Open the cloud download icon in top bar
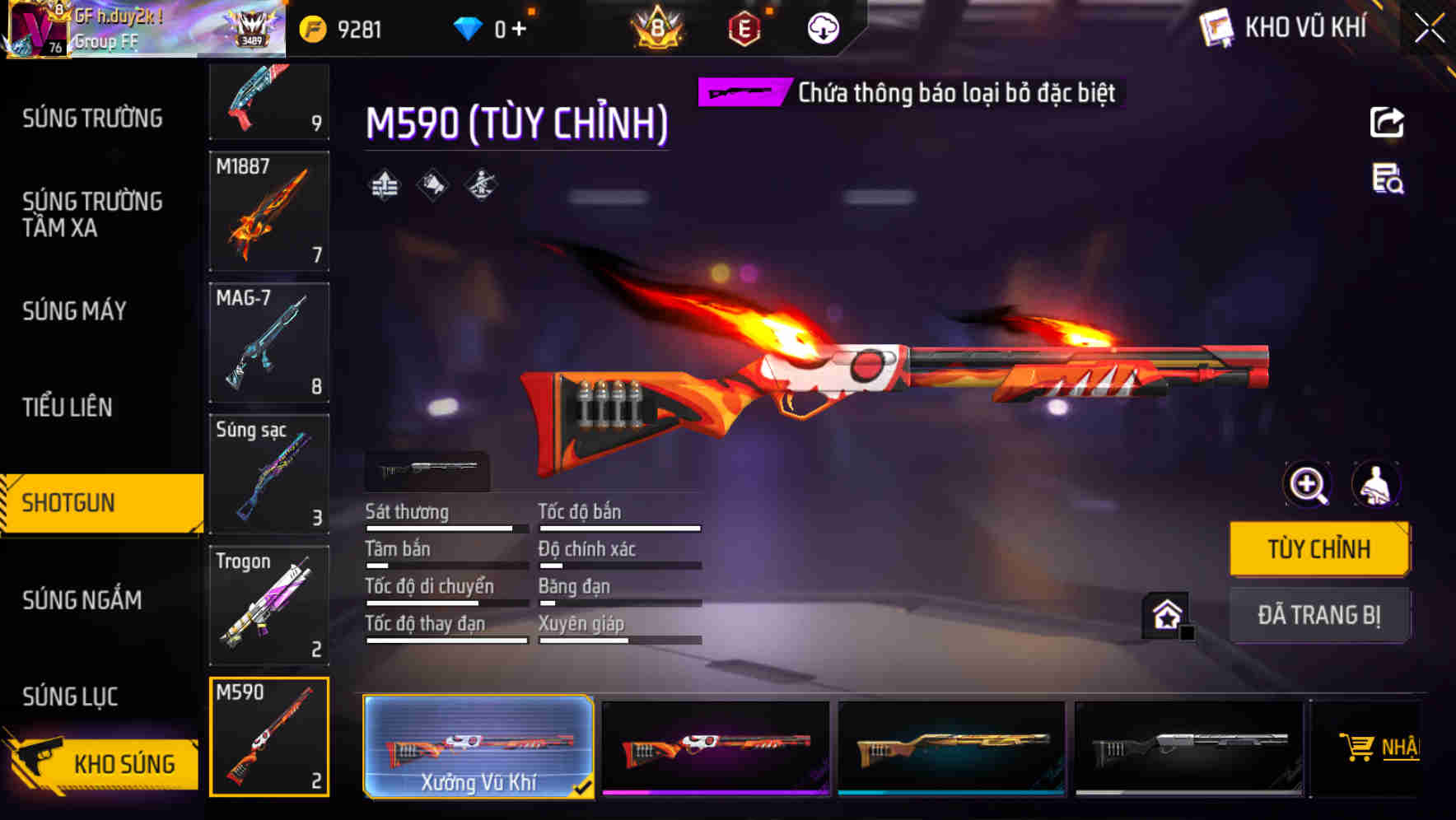Viewport: 1456px width, 820px height. 823,27
